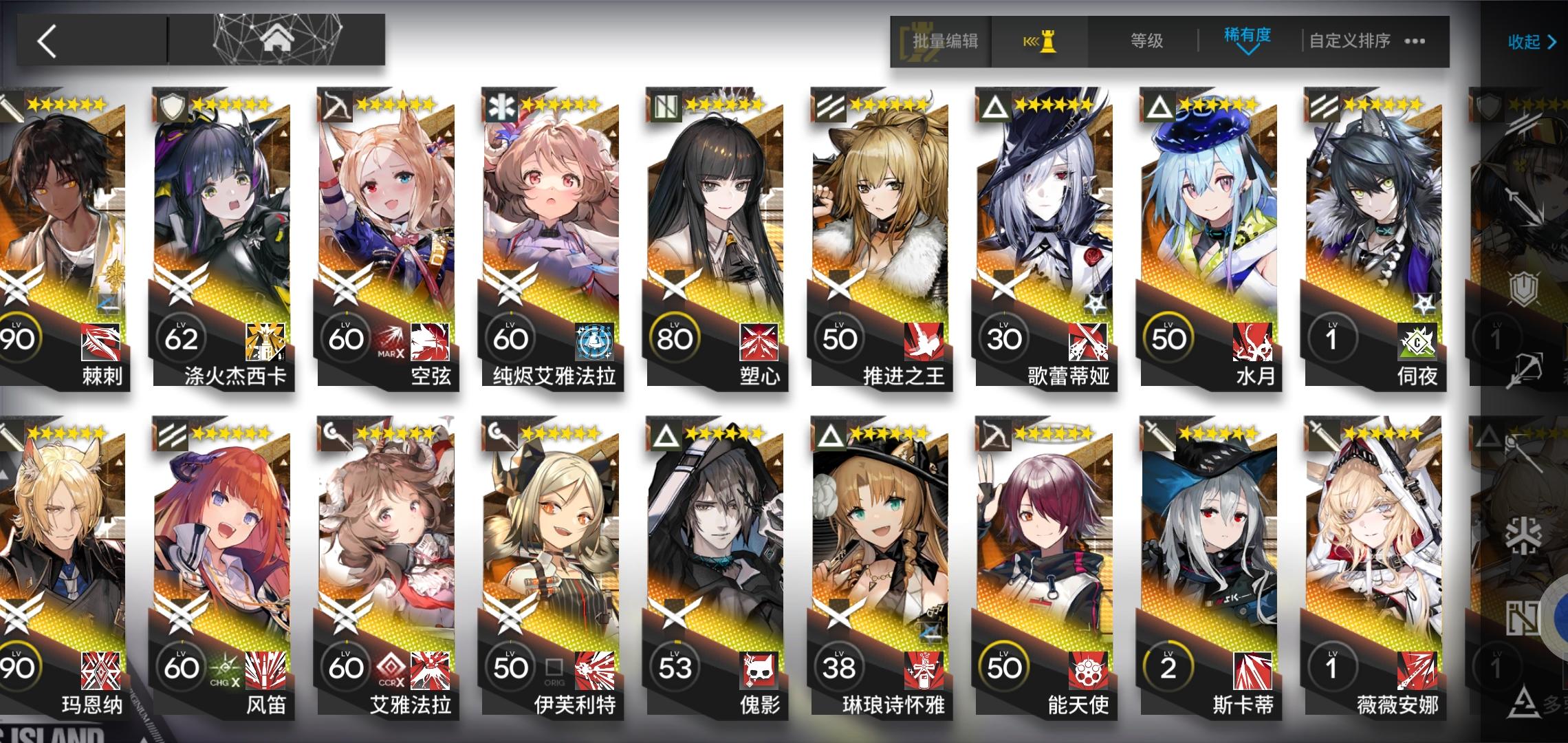The width and height of the screenshot is (1568, 743).
Task: Click the 批量编辑 batch edit button
Action: tap(947, 41)
